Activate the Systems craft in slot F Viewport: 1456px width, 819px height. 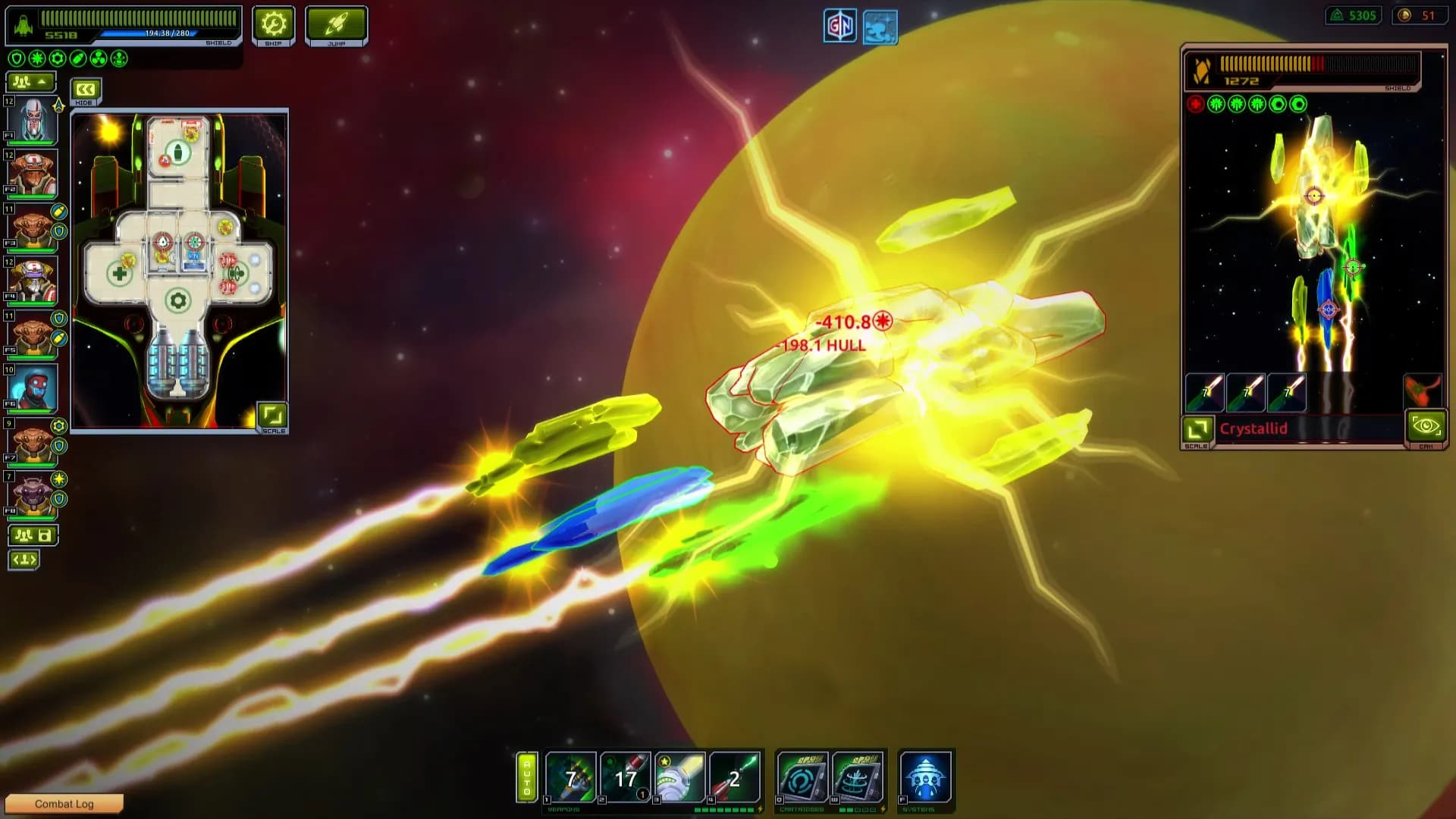(x=924, y=775)
